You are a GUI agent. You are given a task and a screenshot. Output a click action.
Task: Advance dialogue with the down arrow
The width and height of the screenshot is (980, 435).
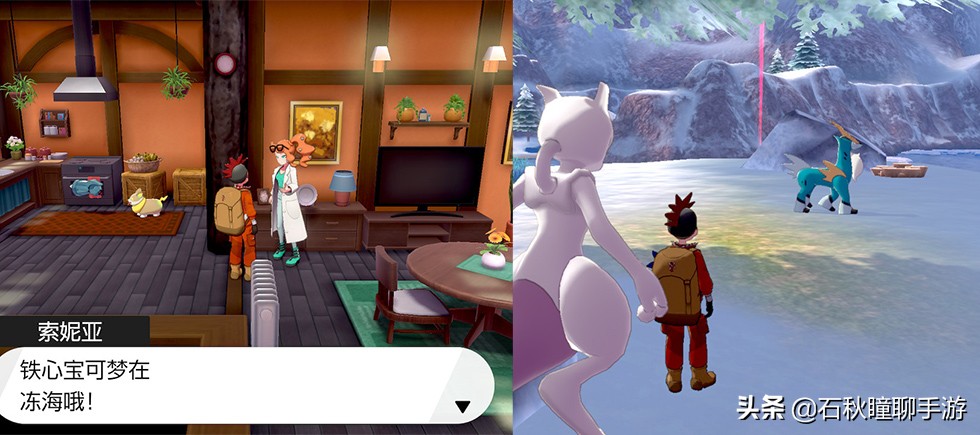click(x=462, y=406)
